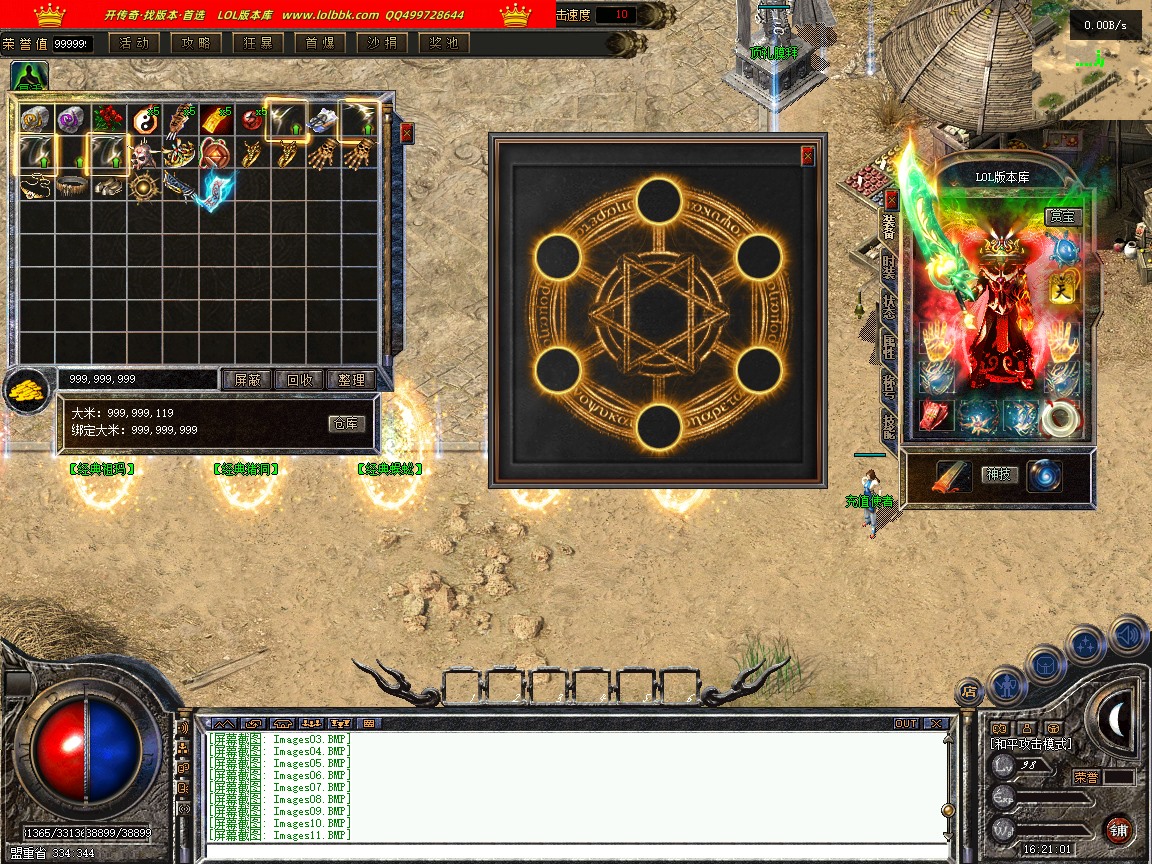Select the white jade ring equipment slot
This screenshot has width=1152, height=864.
pyautogui.click(x=1060, y=418)
